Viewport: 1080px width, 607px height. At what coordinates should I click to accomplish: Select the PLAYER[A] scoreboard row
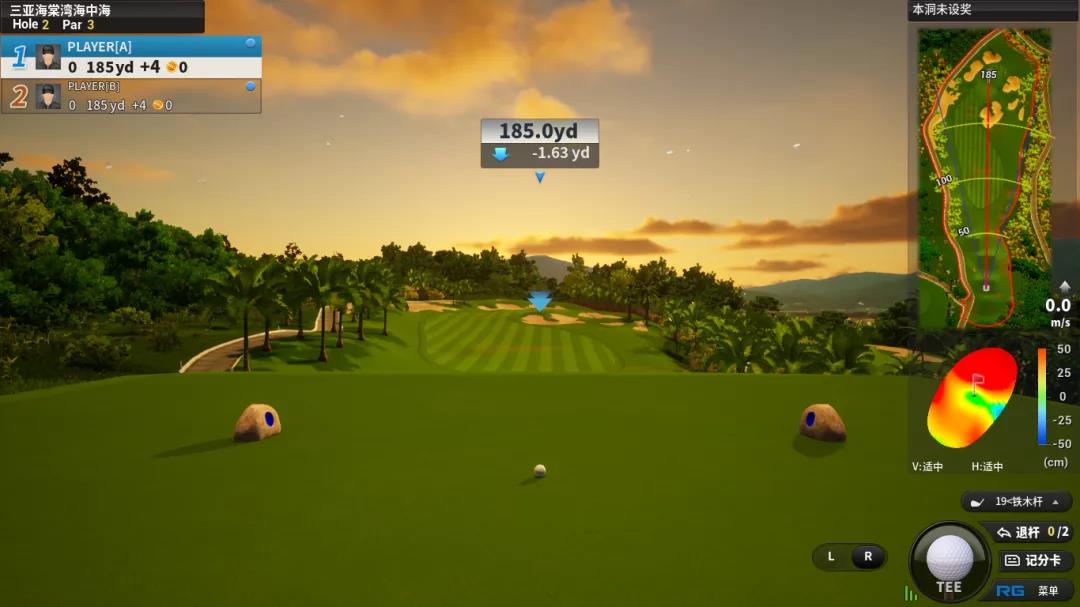click(x=131, y=58)
